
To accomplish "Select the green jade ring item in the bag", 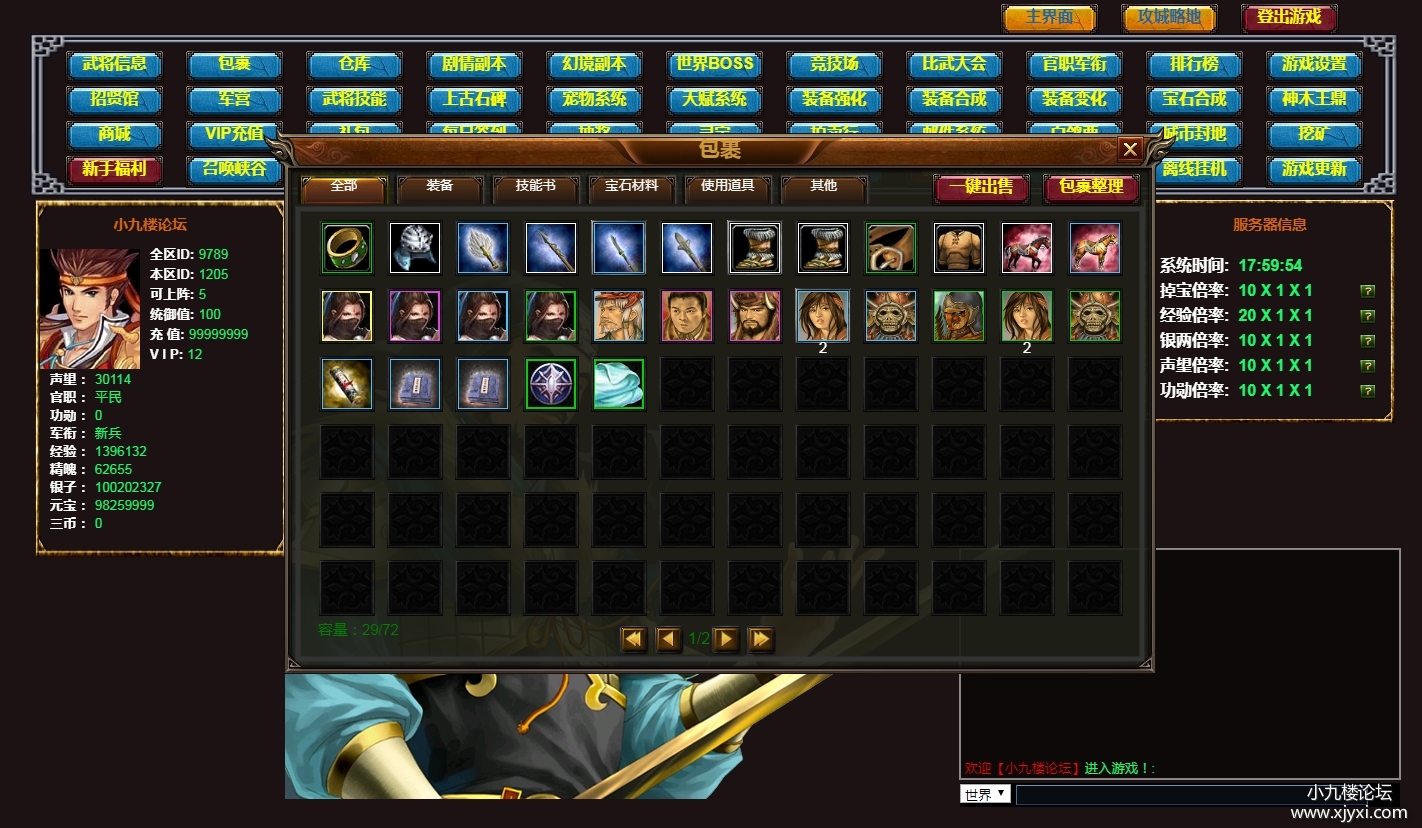I will (x=346, y=248).
